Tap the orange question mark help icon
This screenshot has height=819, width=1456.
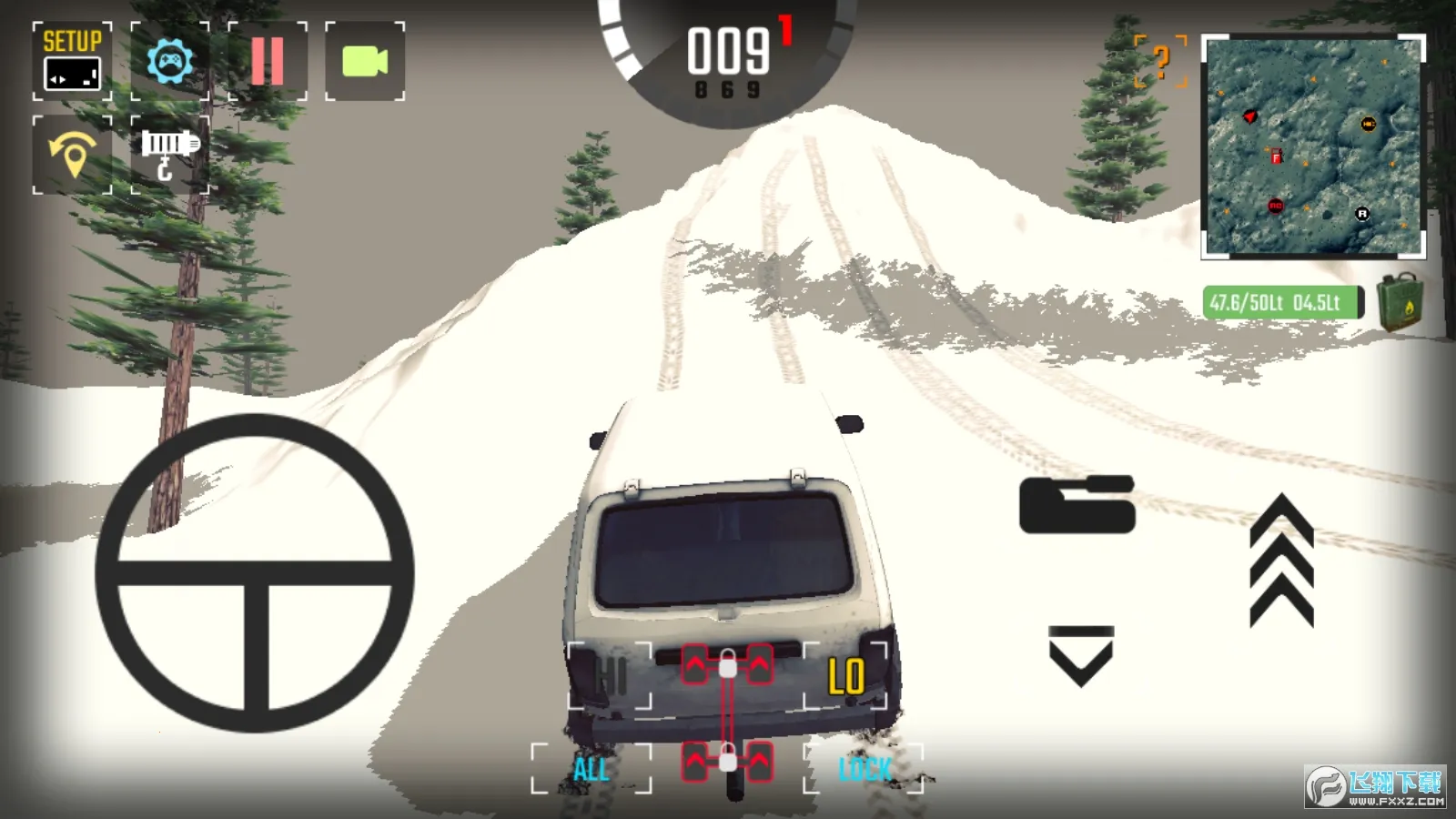pyautogui.click(x=1161, y=62)
